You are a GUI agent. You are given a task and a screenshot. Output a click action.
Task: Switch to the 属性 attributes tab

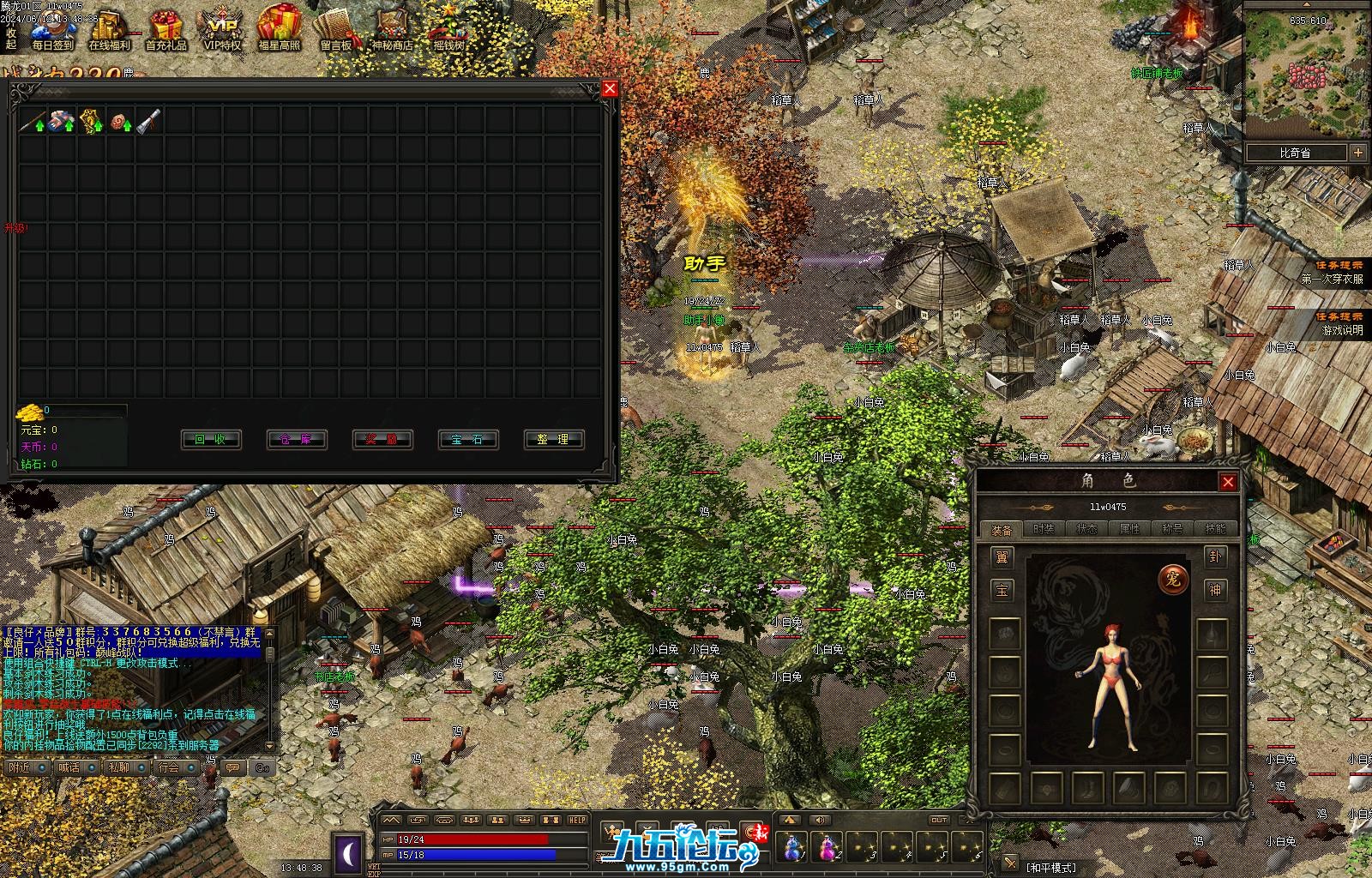coord(1129,529)
